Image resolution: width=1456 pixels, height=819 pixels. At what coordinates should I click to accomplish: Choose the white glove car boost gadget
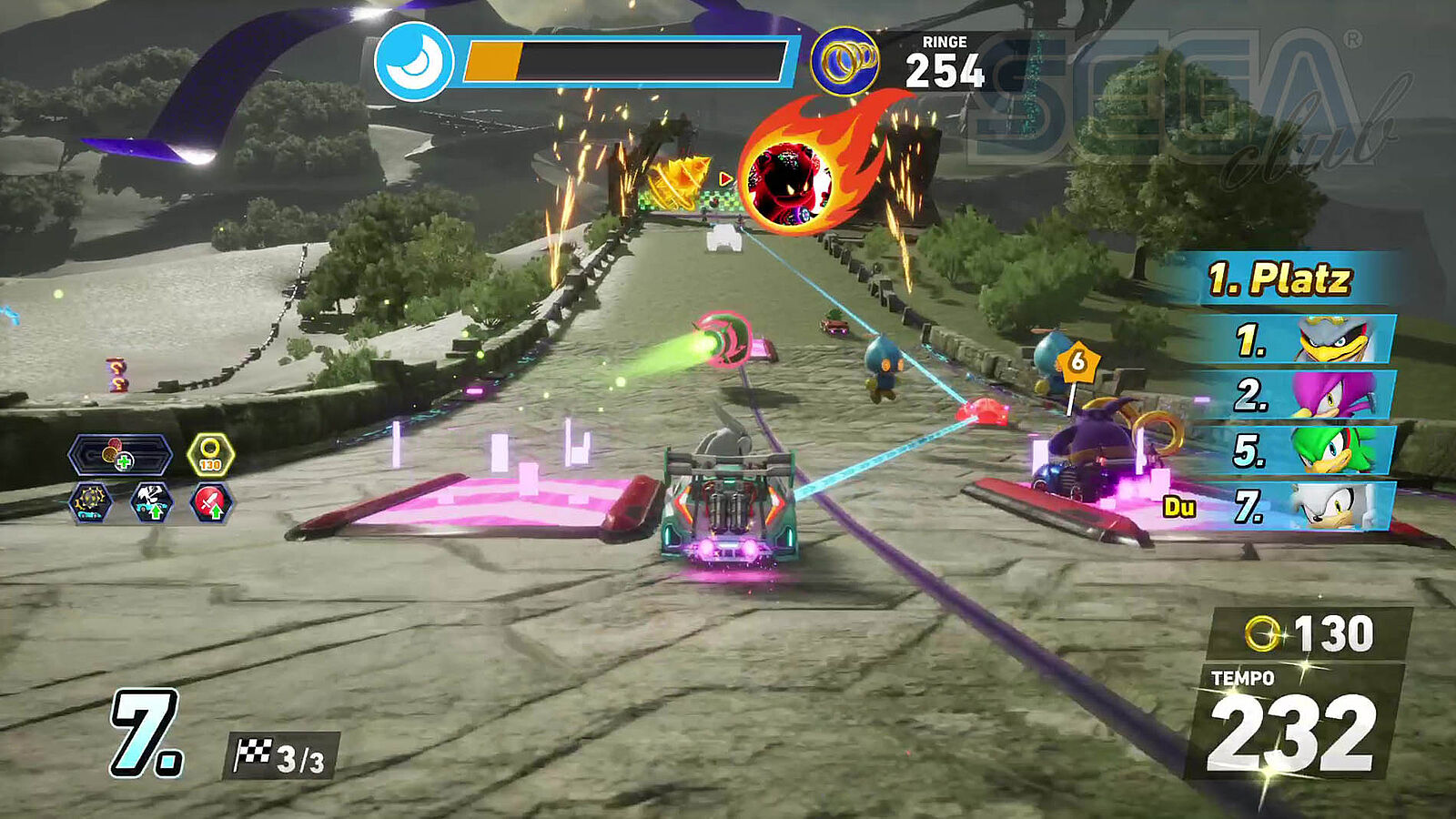pos(151,502)
